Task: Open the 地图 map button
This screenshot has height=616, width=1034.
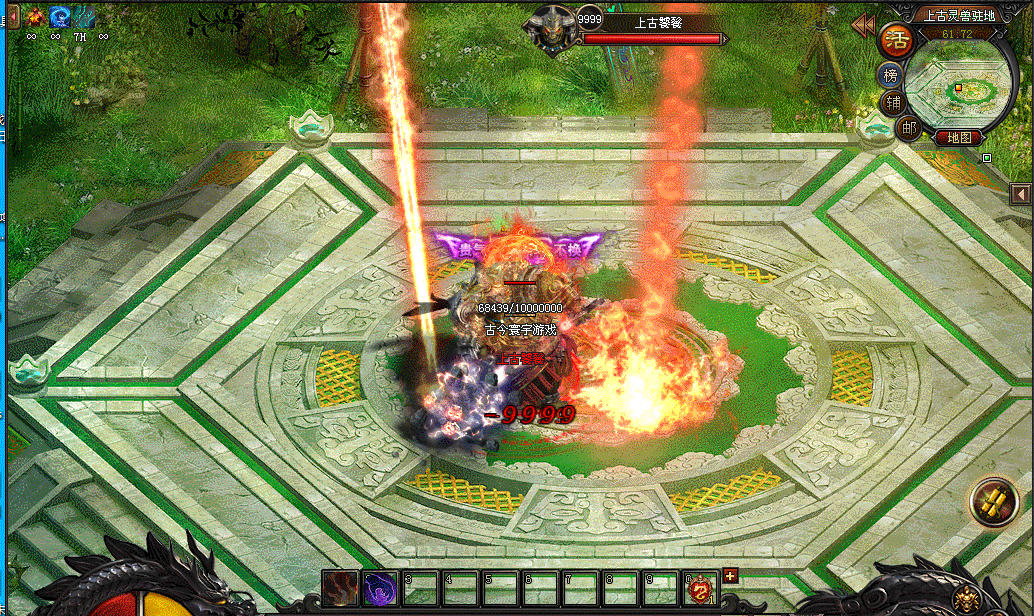Action: click(x=960, y=138)
